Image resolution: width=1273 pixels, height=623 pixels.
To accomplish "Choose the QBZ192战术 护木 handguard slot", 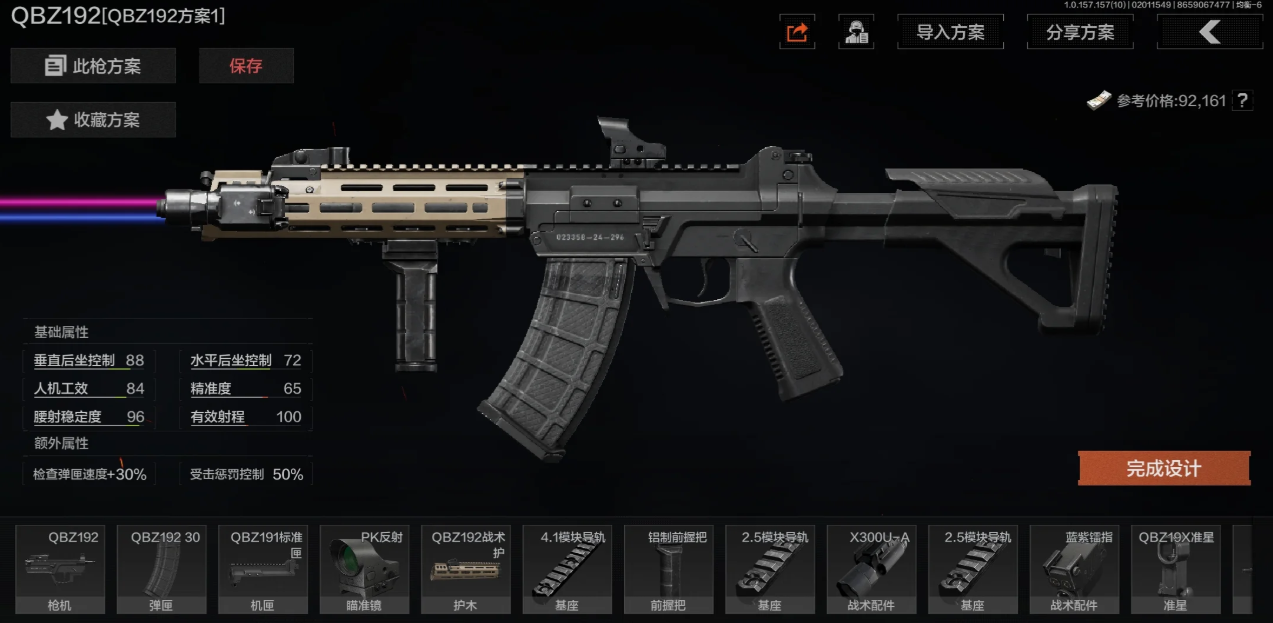I will pyautogui.click(x=466, y=570).
